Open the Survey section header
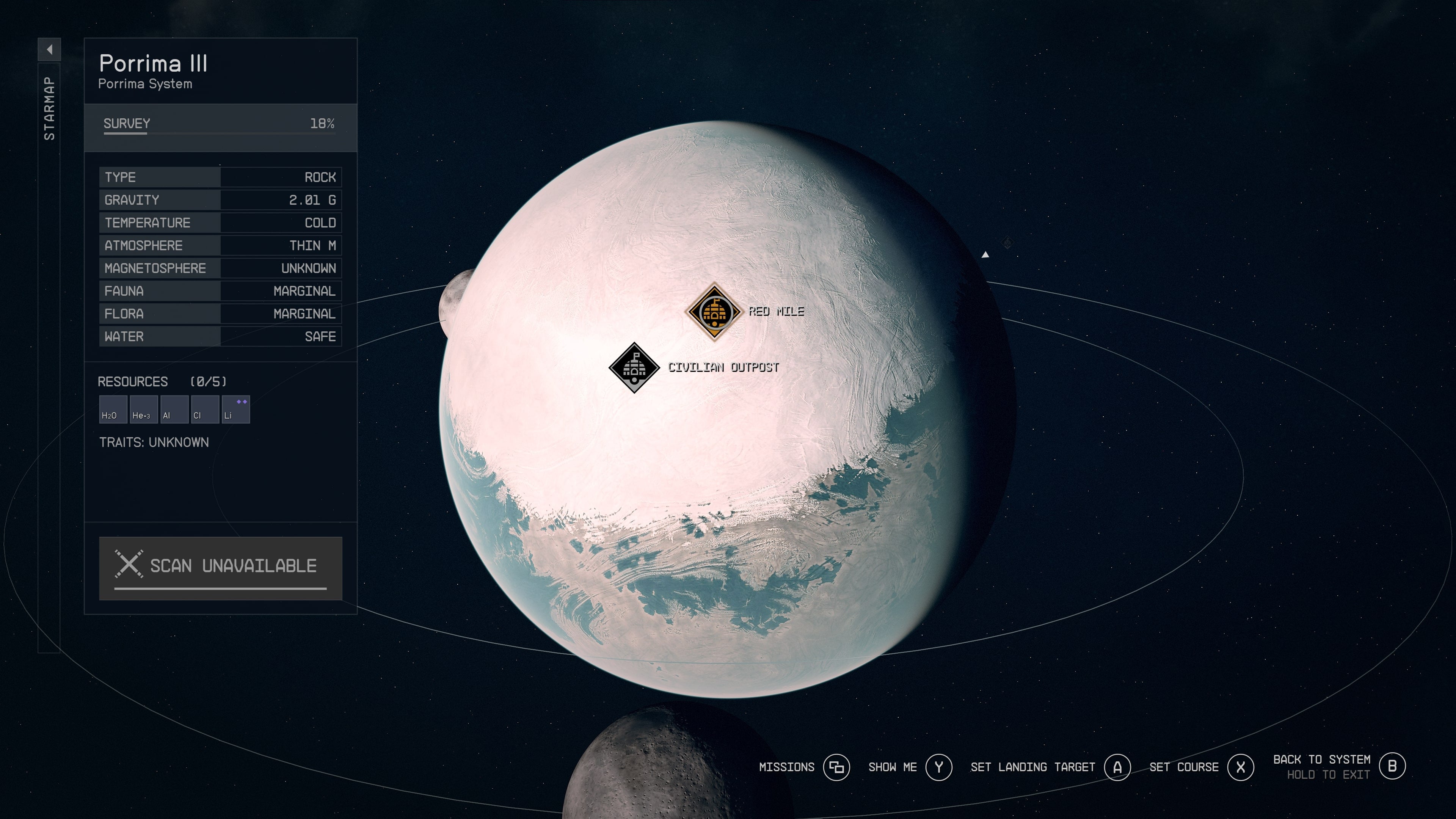 click(126, 123)
